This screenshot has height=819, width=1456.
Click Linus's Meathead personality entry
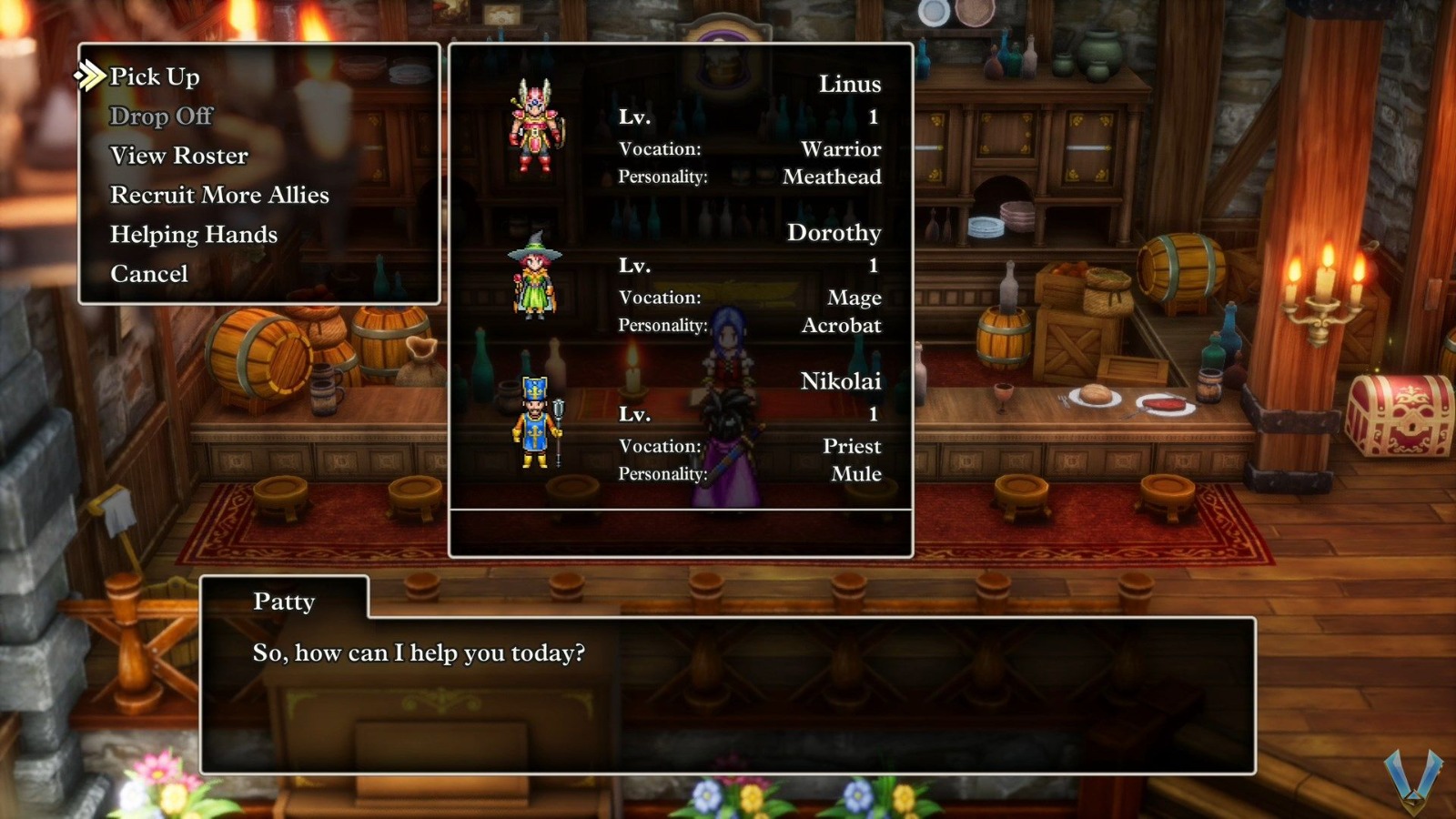coord(832,177)
